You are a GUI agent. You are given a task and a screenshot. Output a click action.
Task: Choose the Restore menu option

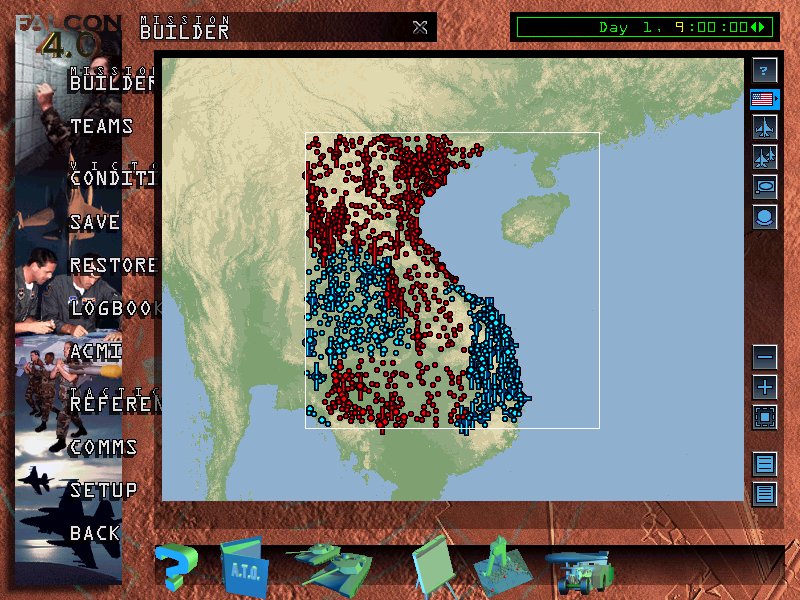pyautogui.click(x=113, y=266)
